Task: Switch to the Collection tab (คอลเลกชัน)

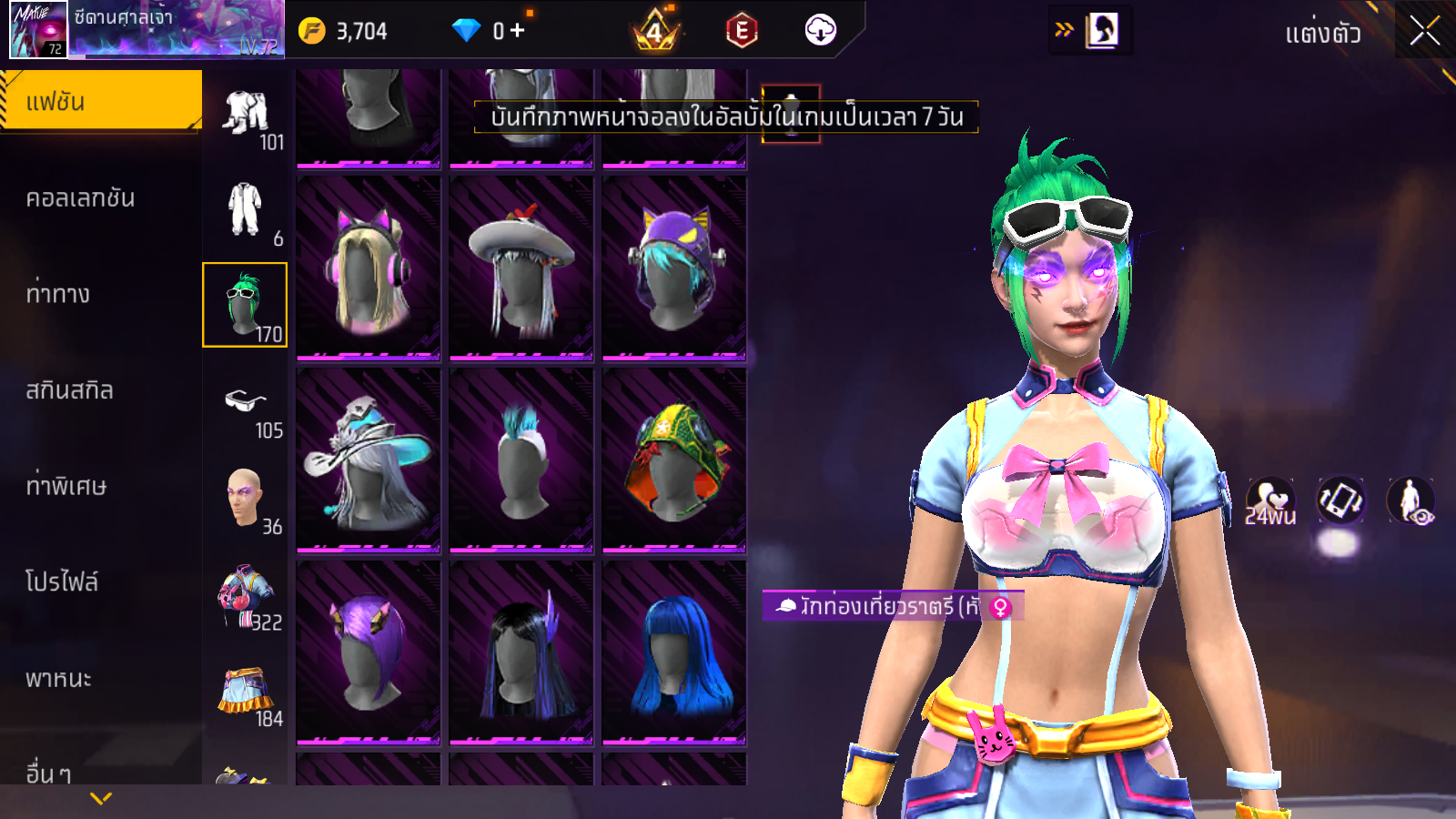Action: 81,198
